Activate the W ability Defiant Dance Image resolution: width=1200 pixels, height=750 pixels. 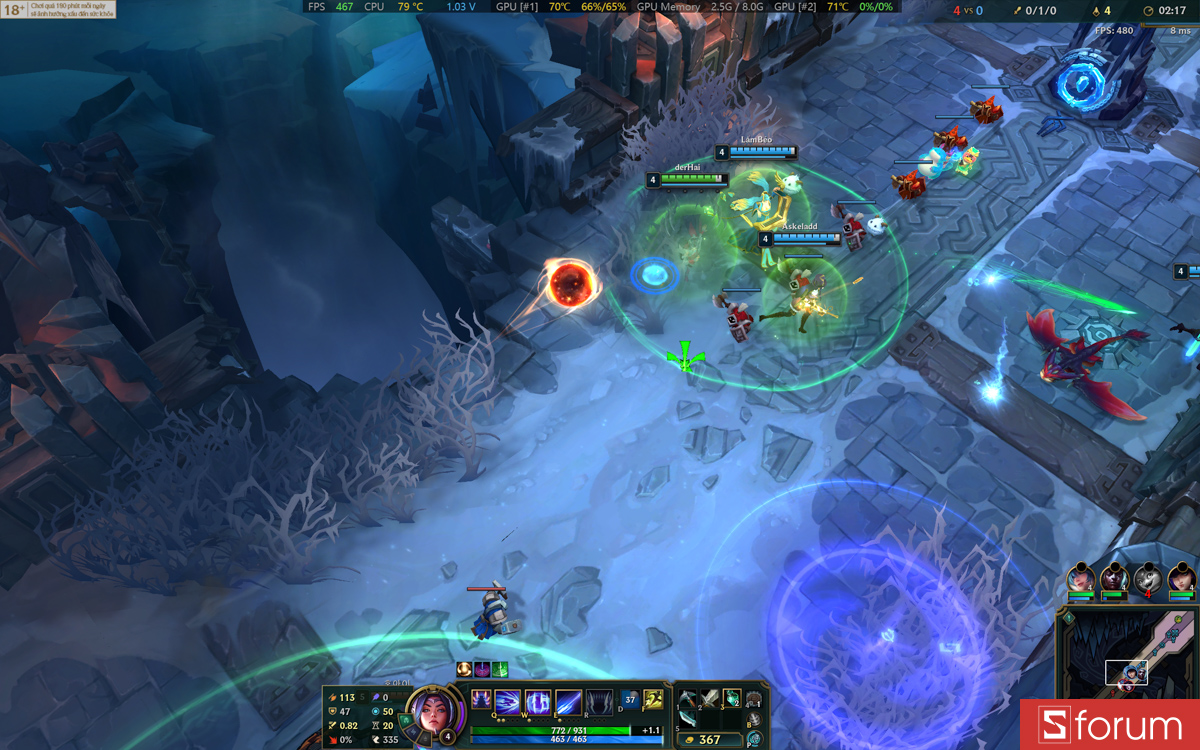click(538, 702)
